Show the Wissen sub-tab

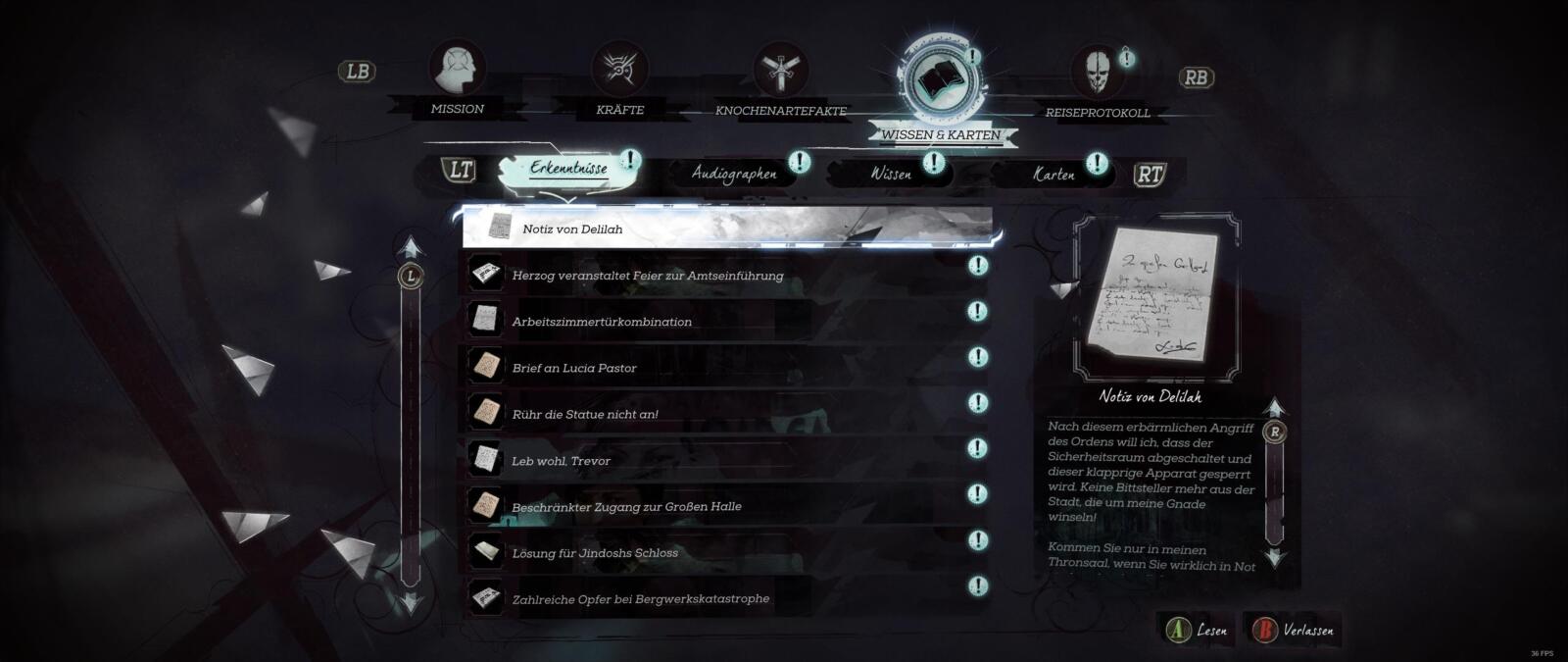891,175
